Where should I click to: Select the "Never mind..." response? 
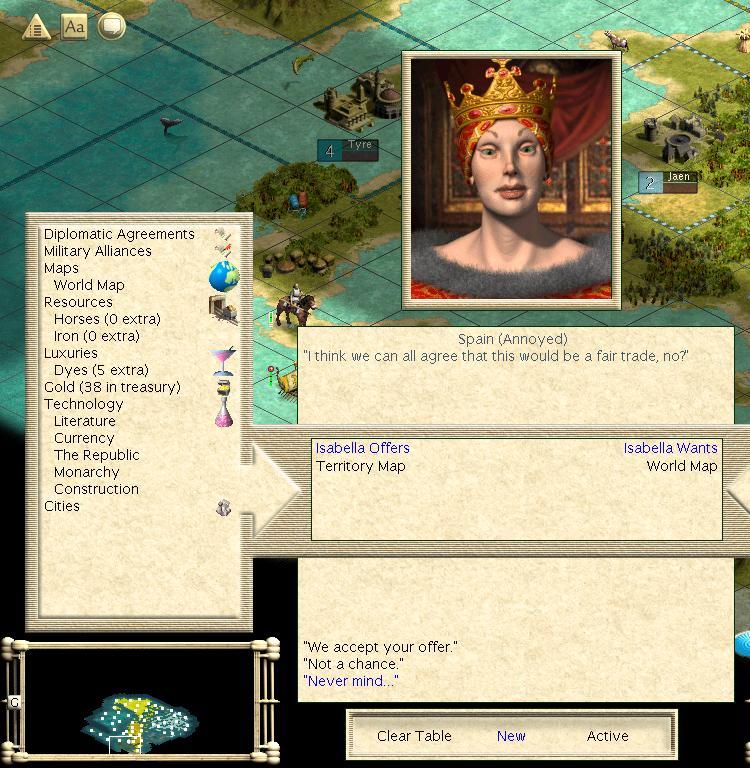point(350,681)
